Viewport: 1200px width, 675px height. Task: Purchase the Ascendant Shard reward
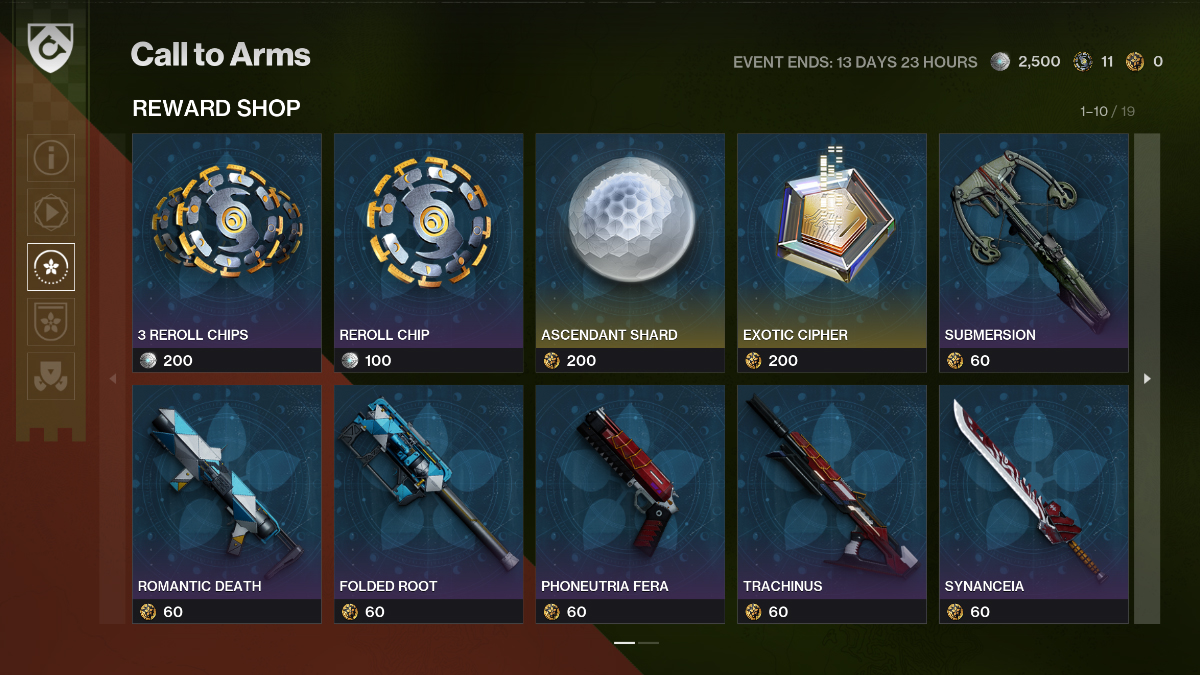click(x=630, y=252)
